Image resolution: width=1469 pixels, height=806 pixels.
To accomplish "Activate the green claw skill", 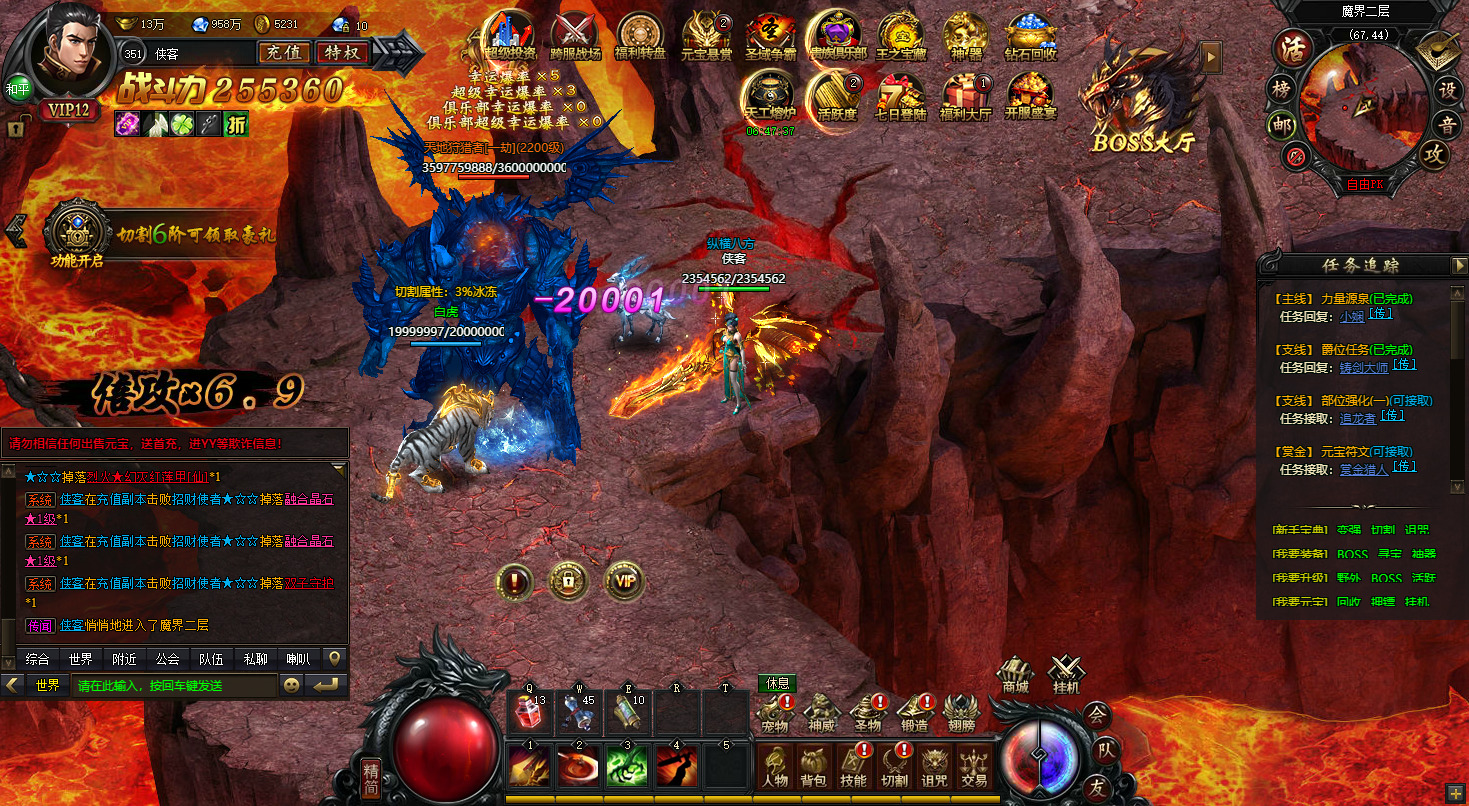I will (627, 765).
